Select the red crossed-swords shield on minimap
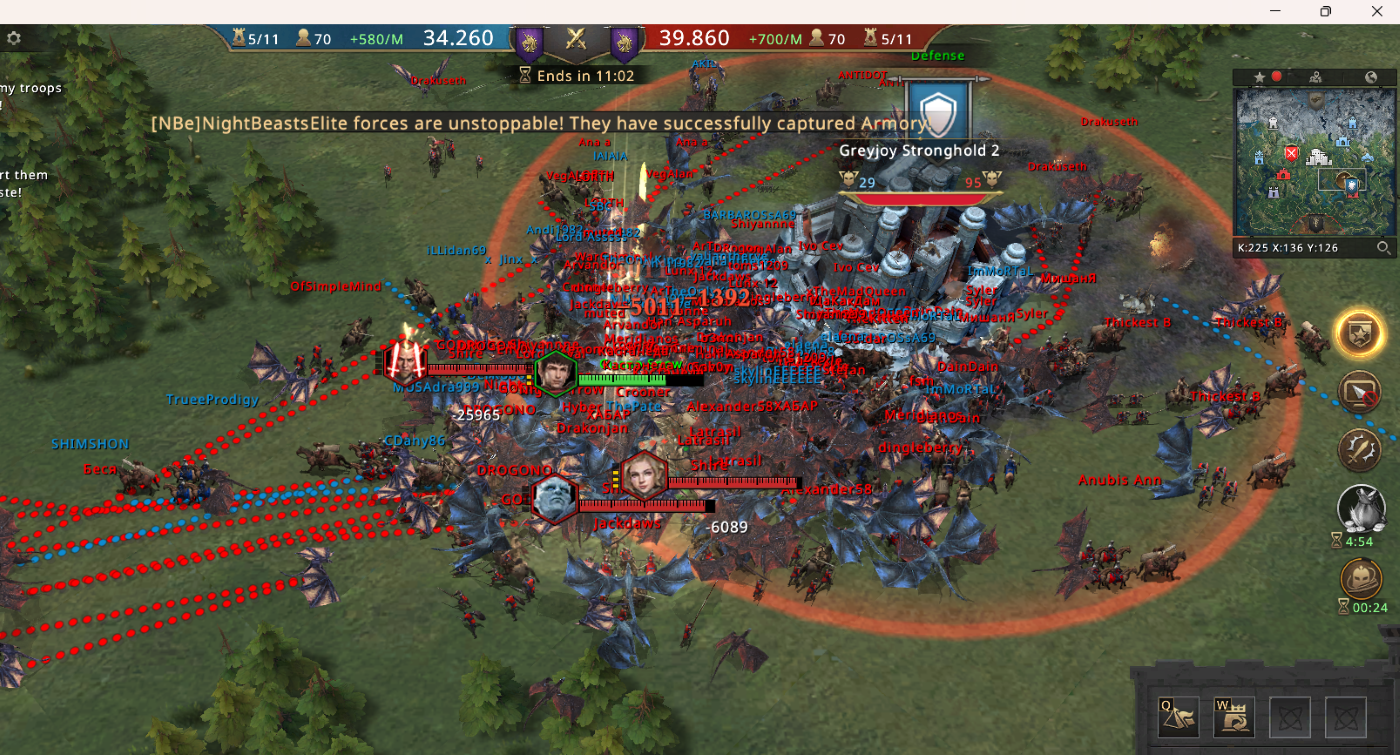Image resolution: width=1400 pixels, height=755 pixels. [x=1291, y=154]
